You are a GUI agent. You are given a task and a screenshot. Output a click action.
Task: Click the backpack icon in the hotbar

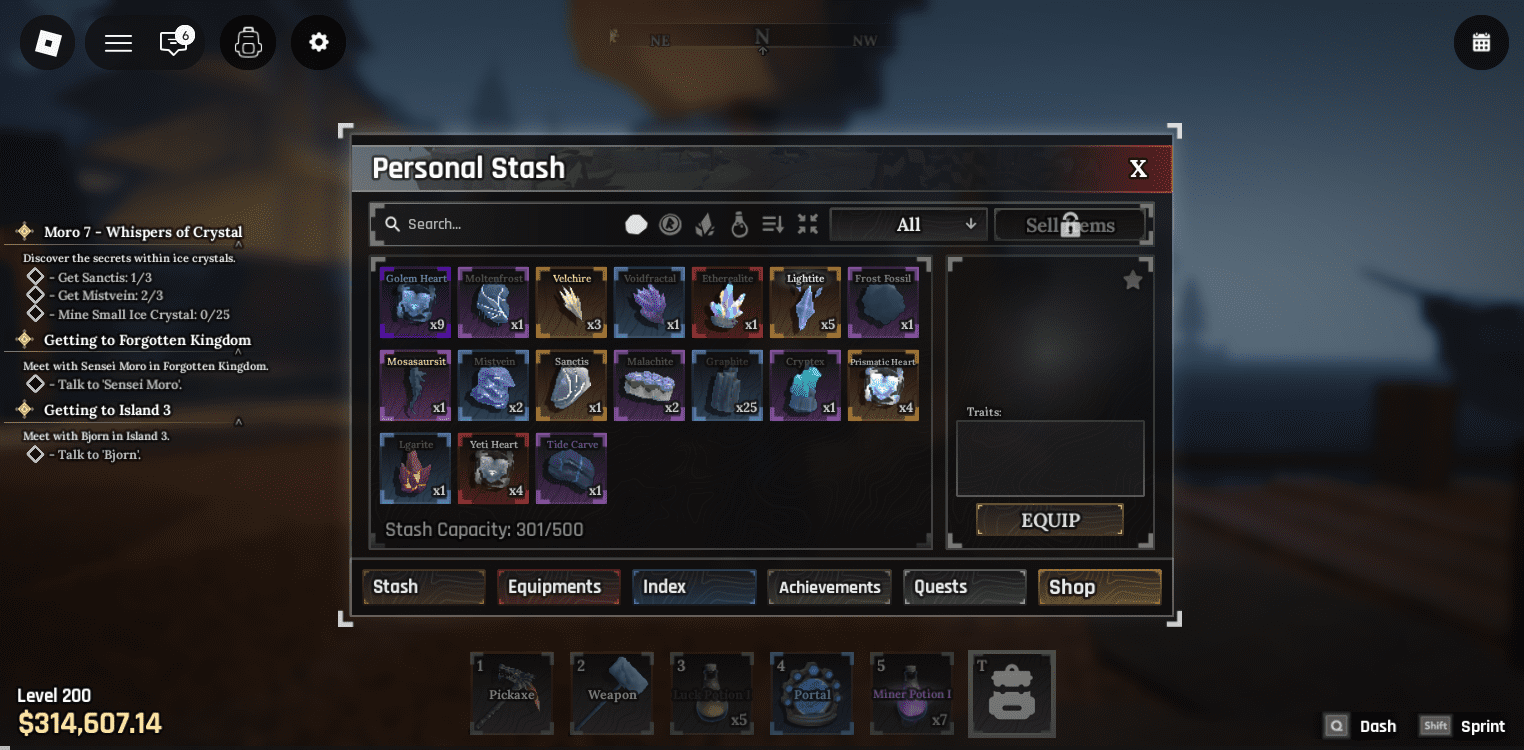1011,693
